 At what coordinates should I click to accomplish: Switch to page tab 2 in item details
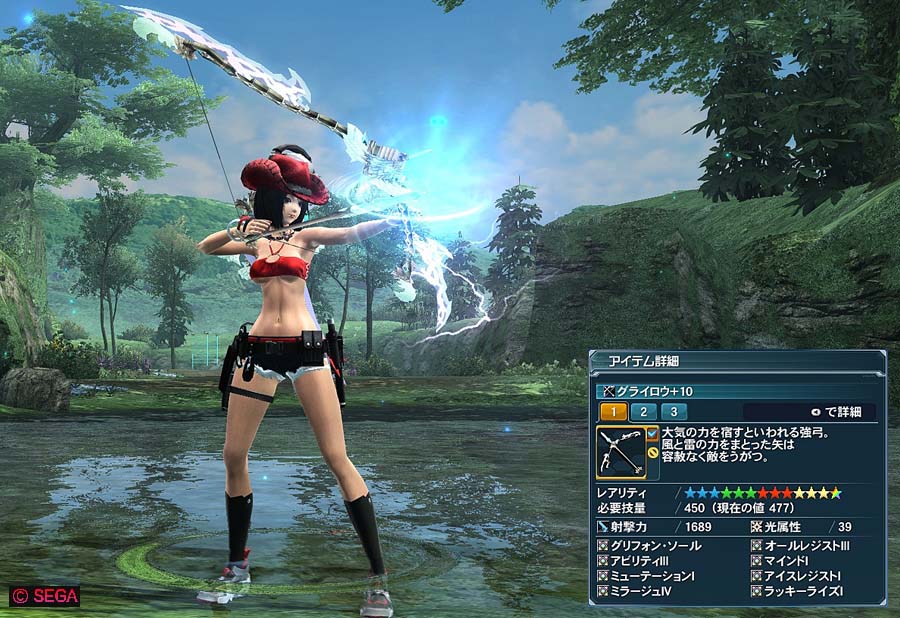[643, 412]
